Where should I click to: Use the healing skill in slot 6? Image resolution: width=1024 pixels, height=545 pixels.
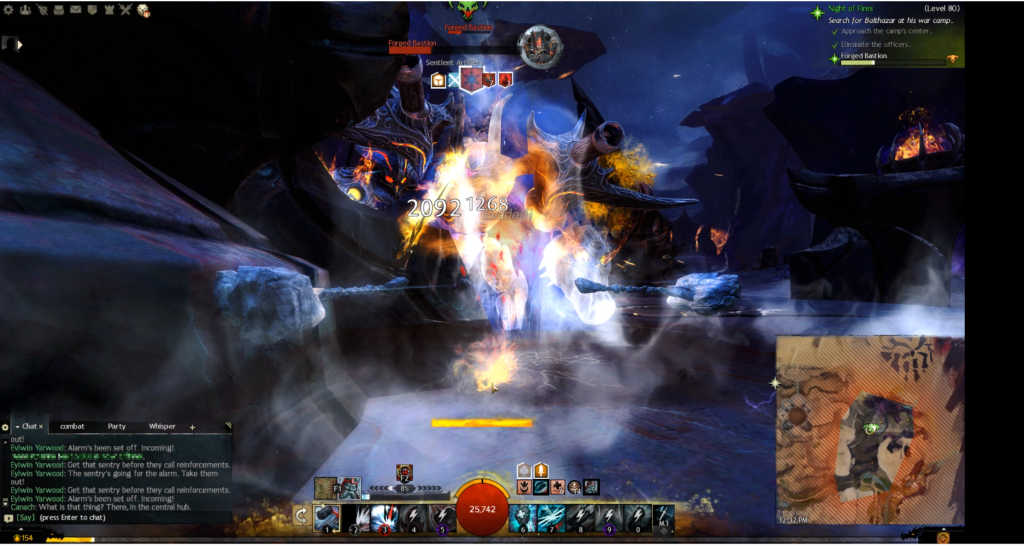click(x=522, y=518)
